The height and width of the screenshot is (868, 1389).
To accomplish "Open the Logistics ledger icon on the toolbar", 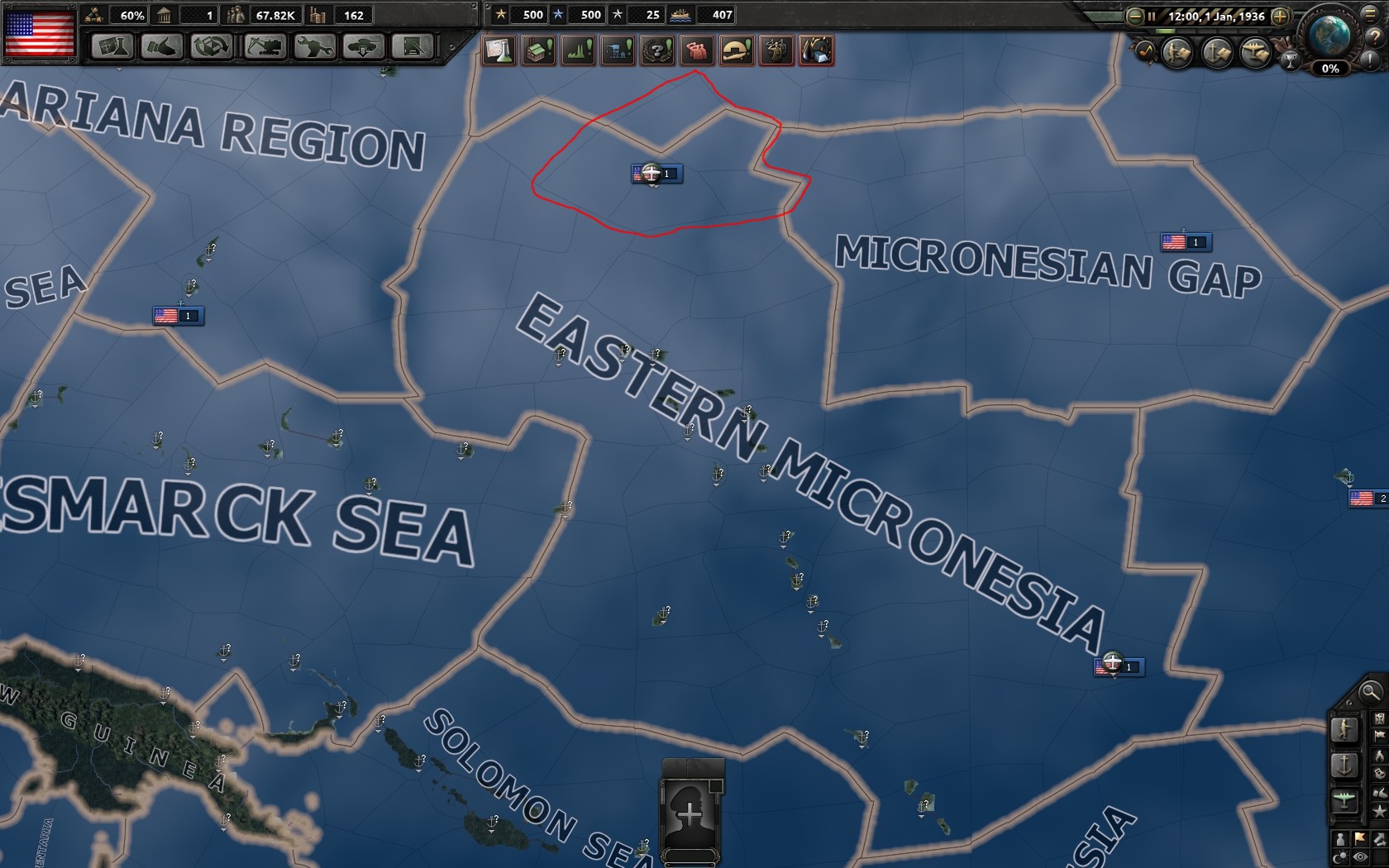I will 413,49.
